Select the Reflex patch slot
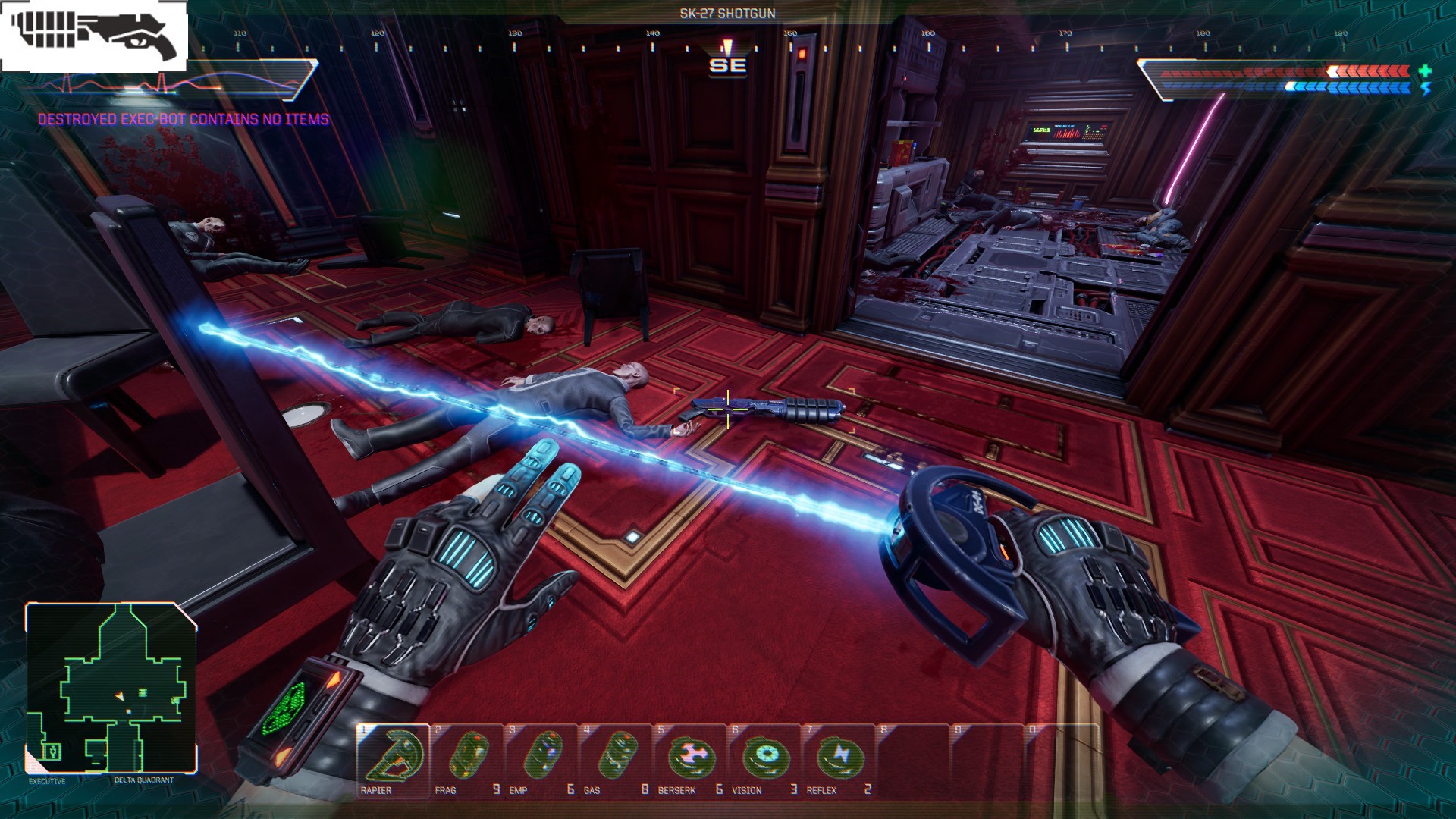 [x=839, y=760]
